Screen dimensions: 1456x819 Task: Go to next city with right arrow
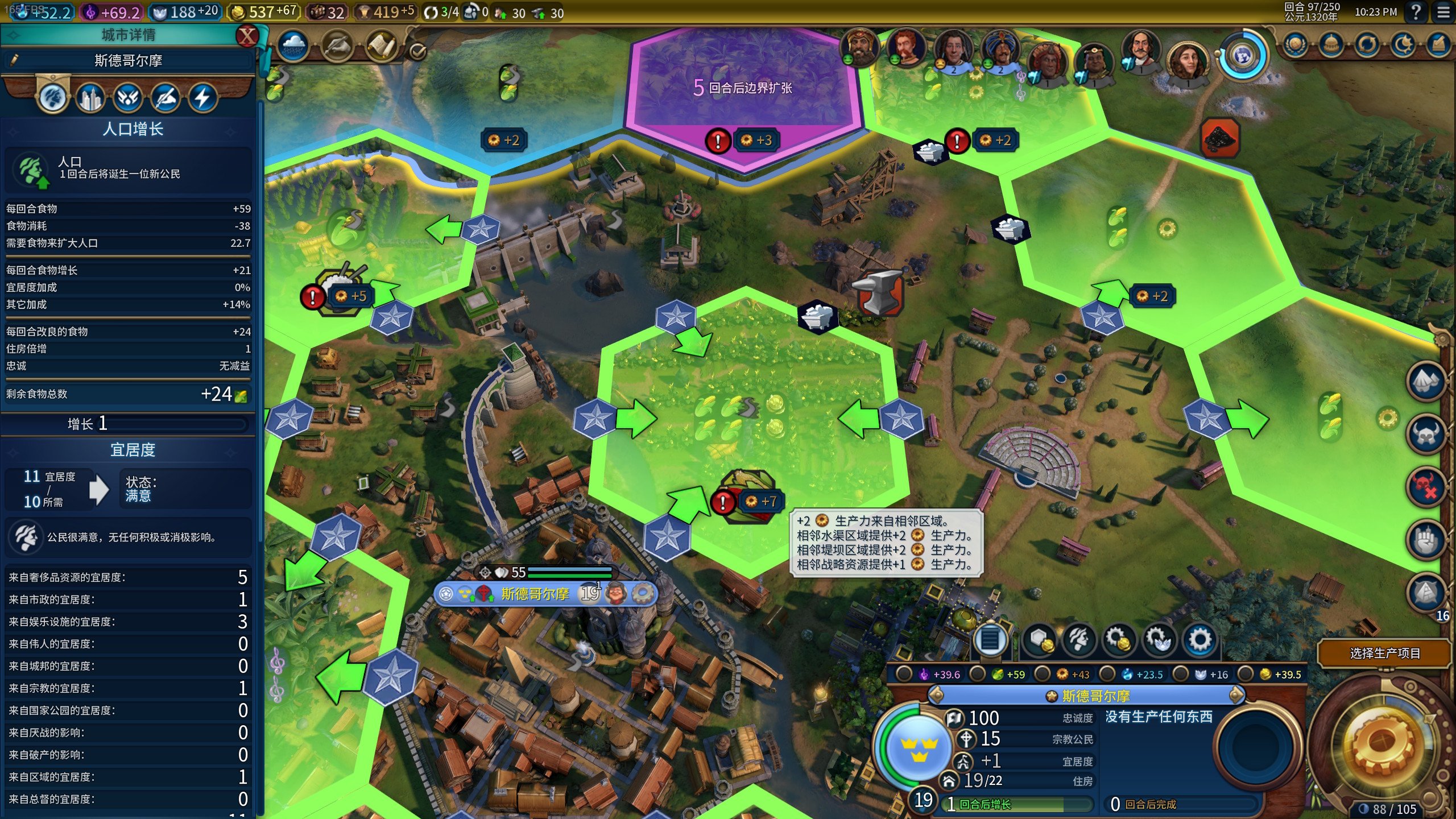coord(1235,695)
